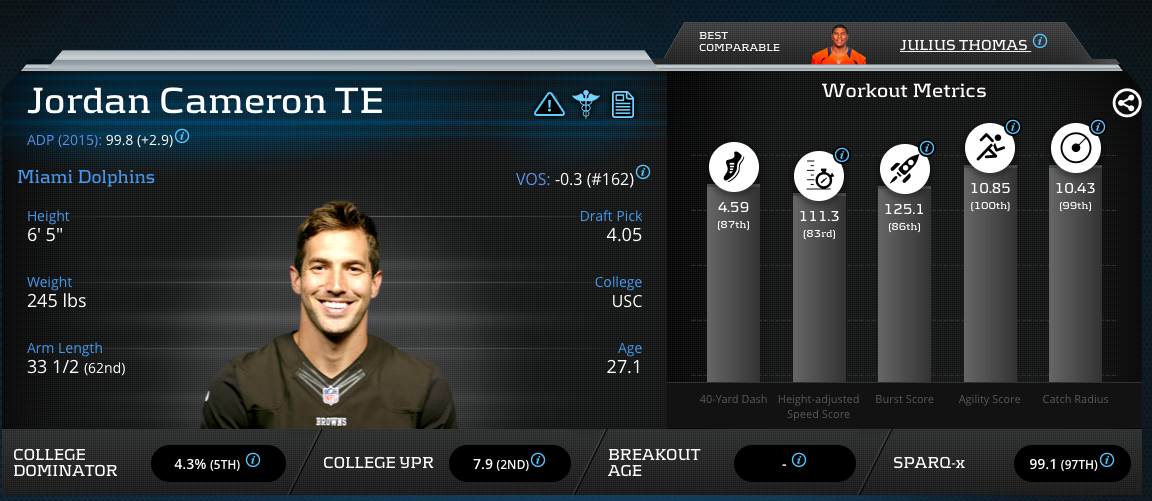Show the SPARQ-x info icon

(x=1106, y=461)
